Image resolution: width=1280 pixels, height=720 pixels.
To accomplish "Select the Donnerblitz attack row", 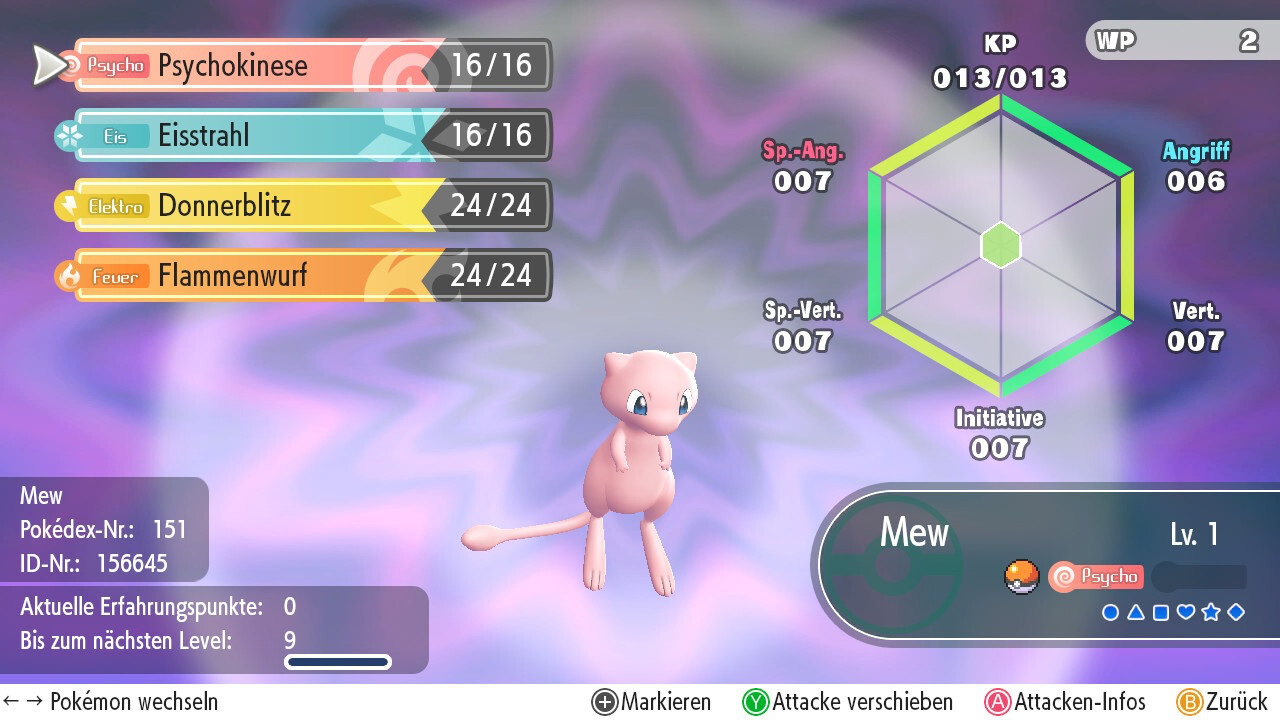I will [x=310, y=206].
